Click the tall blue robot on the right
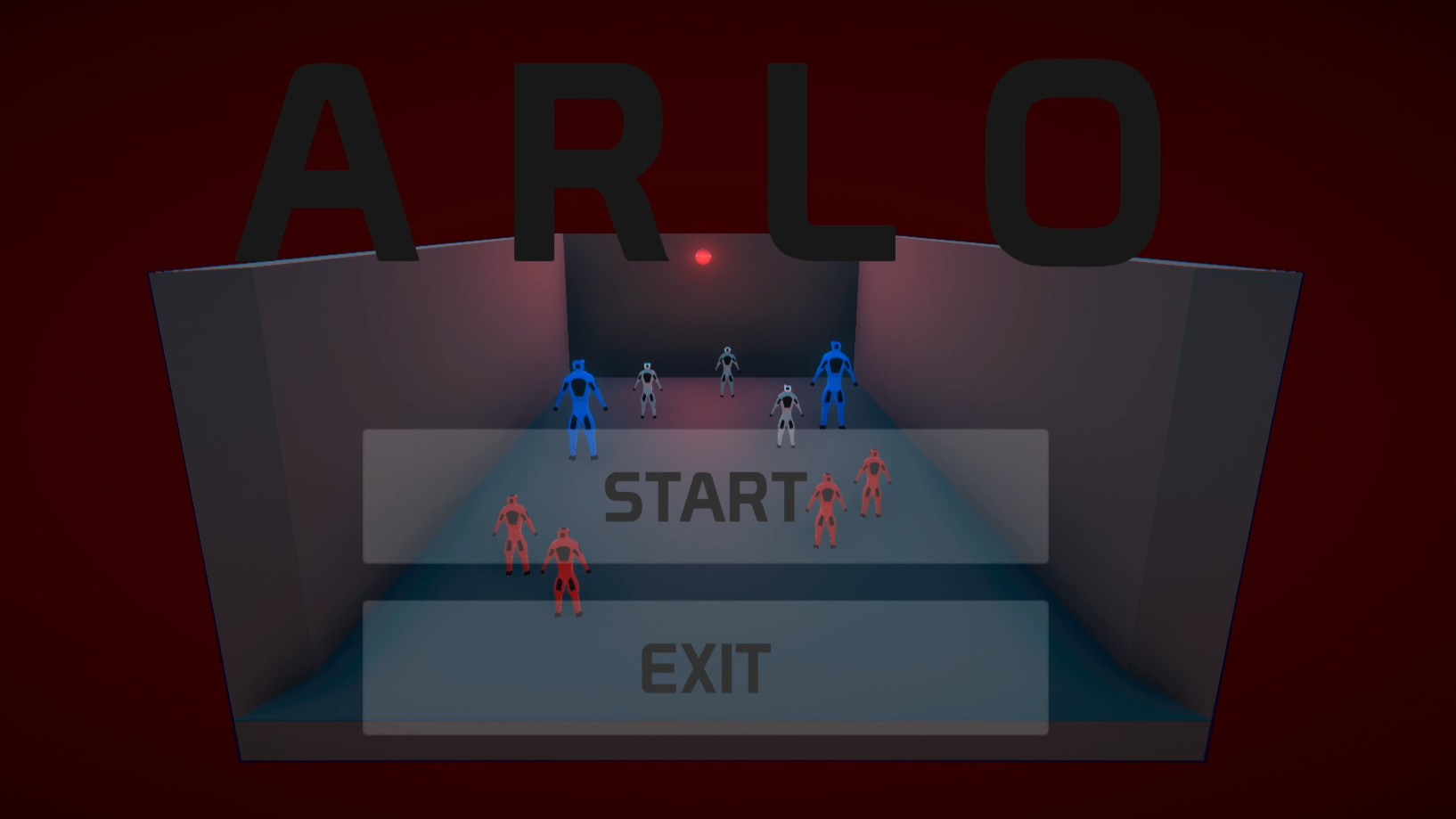The image size is (1456, 819). click(834, 379)
